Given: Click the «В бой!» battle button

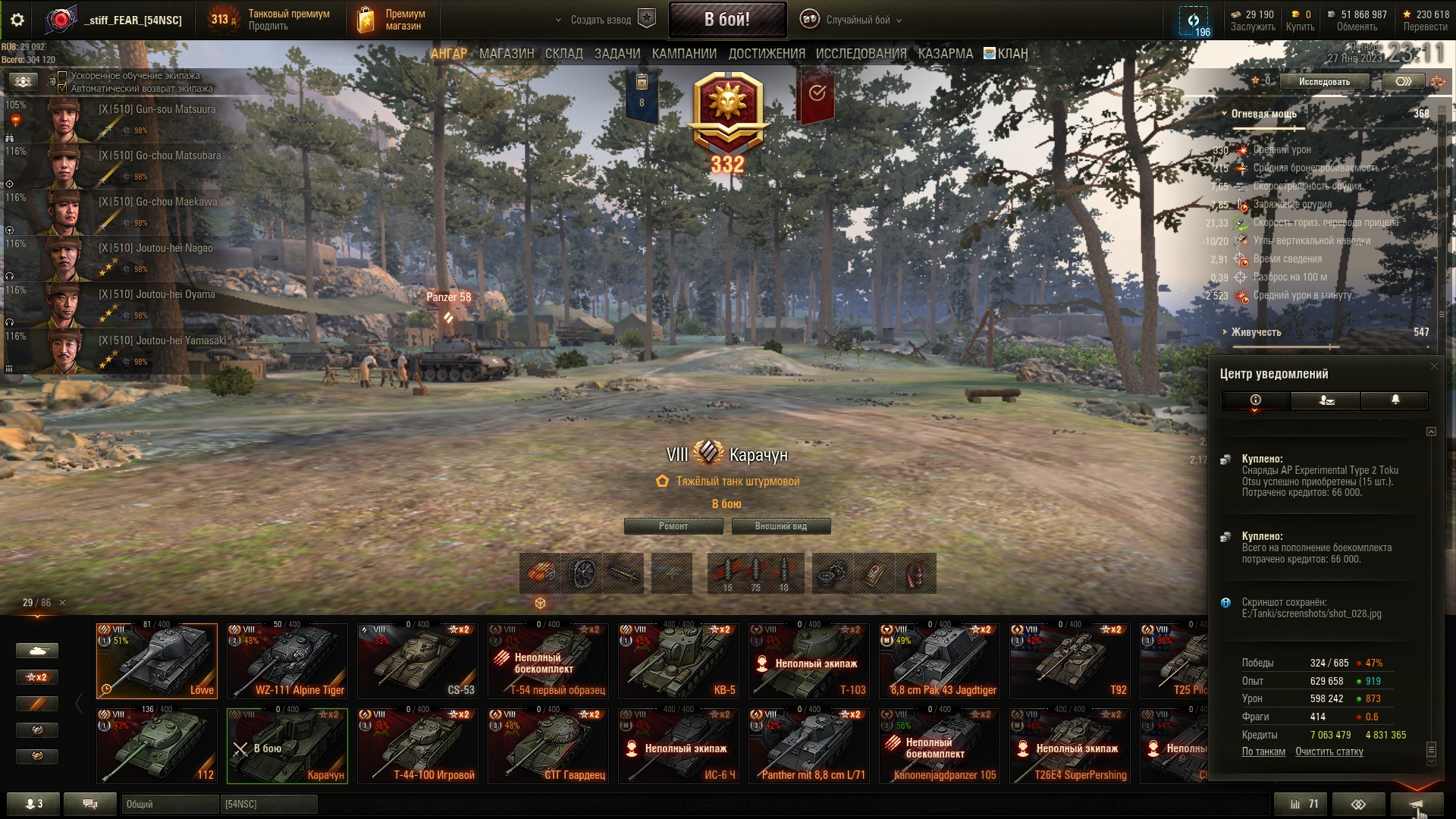Looking at the screenshot, I should pos(726,20).
